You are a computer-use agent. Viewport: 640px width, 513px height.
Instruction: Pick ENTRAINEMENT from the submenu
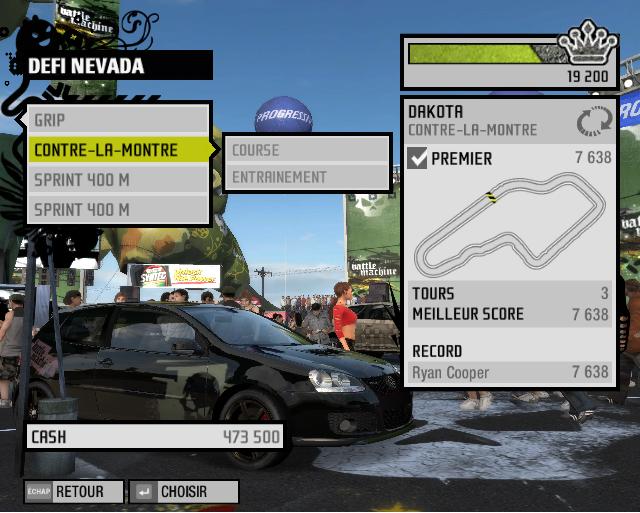tap(305, 177)
